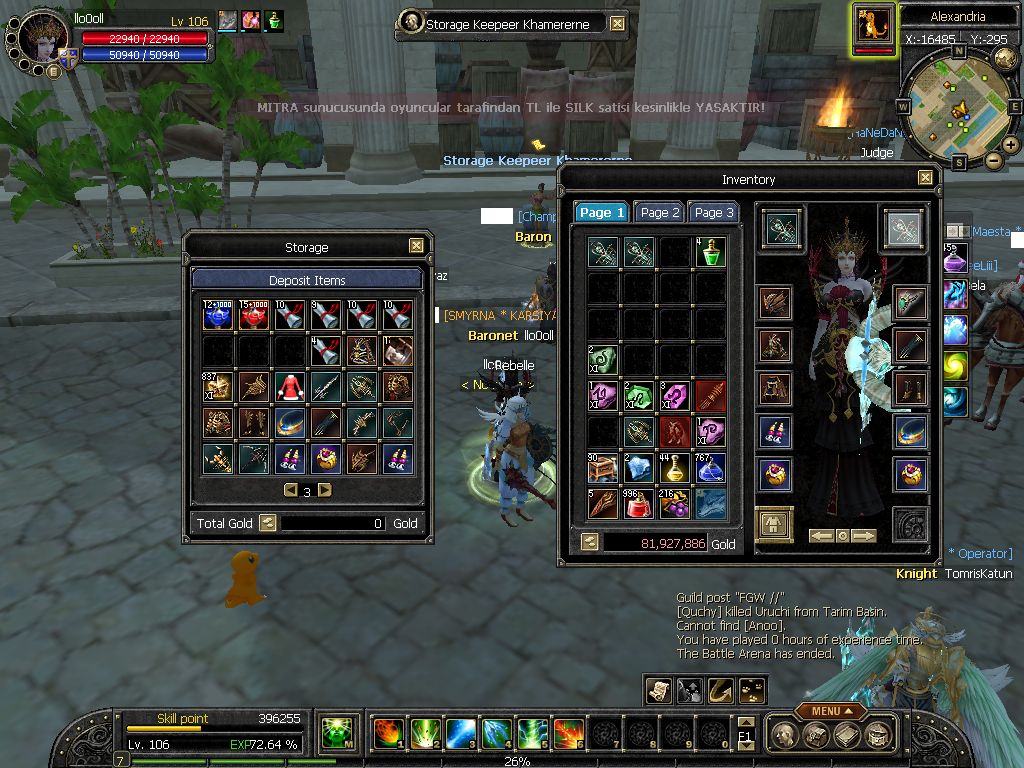Image resolution: width=1024 pixels, height=768 pixels.
Task: Open the avatar costume button in inventory
Action: tap(775, 524)
